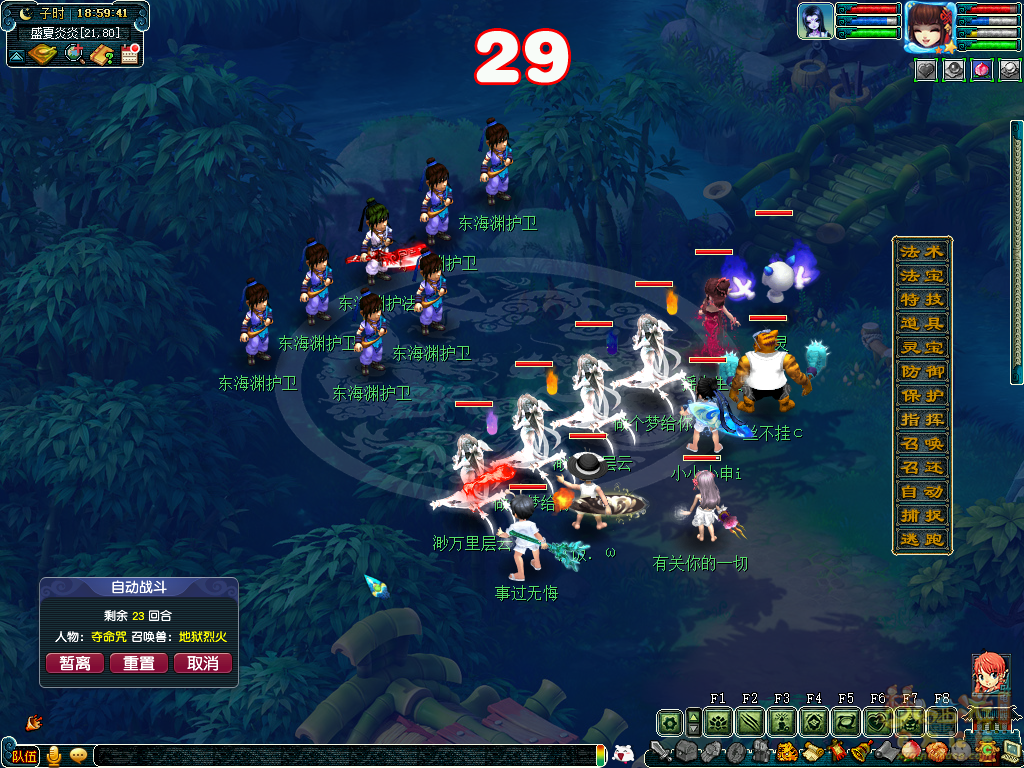The width and height of the screenshot is (1024, 768).
Task: Click the girl character portrait
Action: pyautogui.click(x=929, y=26)
